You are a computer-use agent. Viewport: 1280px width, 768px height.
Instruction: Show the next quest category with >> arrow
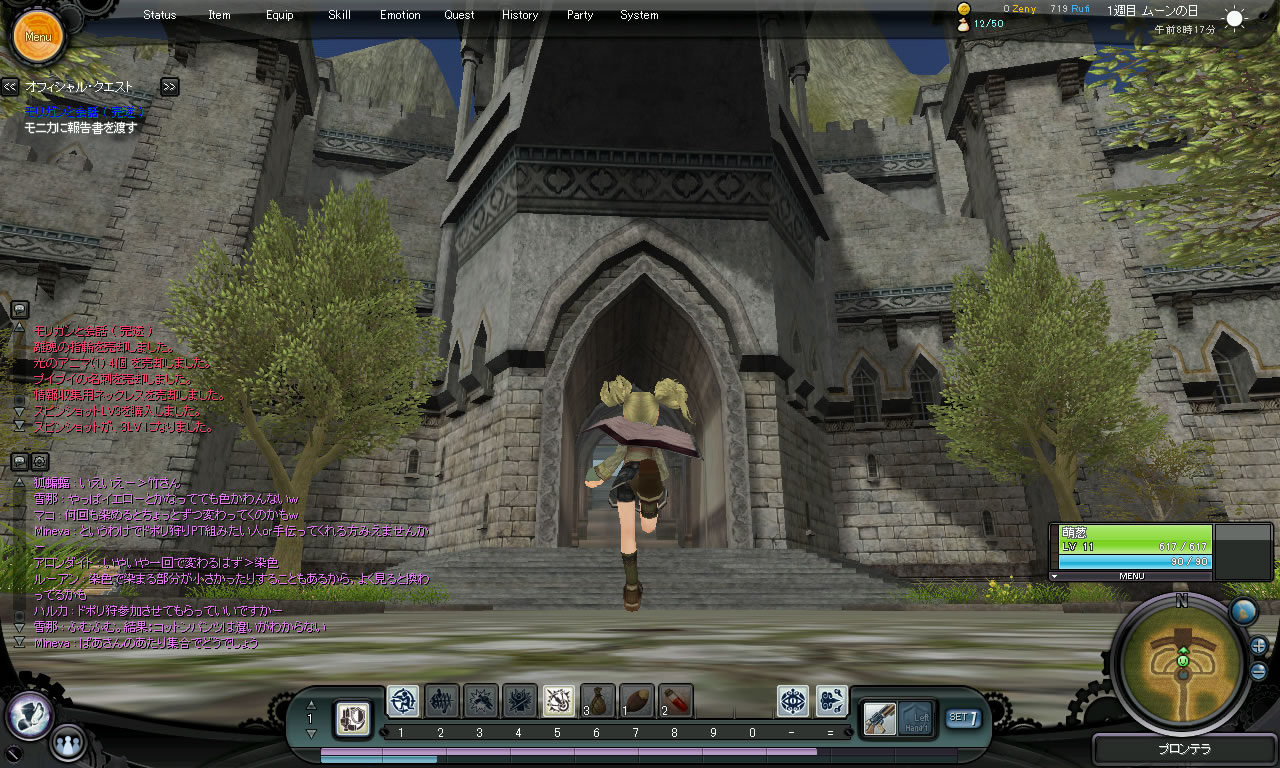tap(170, 87)
